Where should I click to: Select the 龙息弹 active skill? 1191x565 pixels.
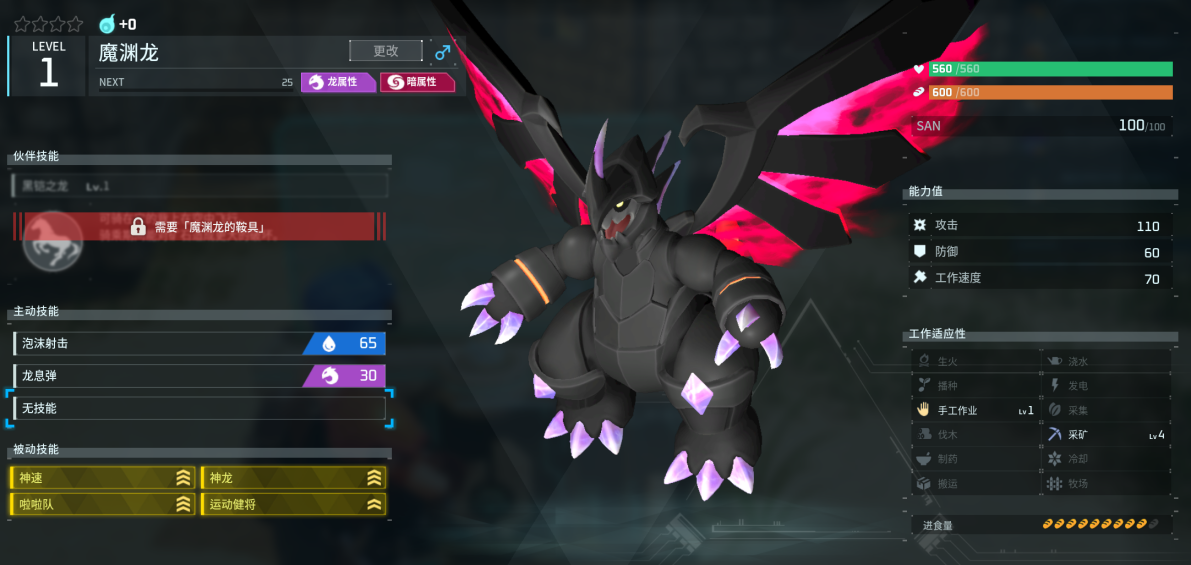[x=199, y=376]
